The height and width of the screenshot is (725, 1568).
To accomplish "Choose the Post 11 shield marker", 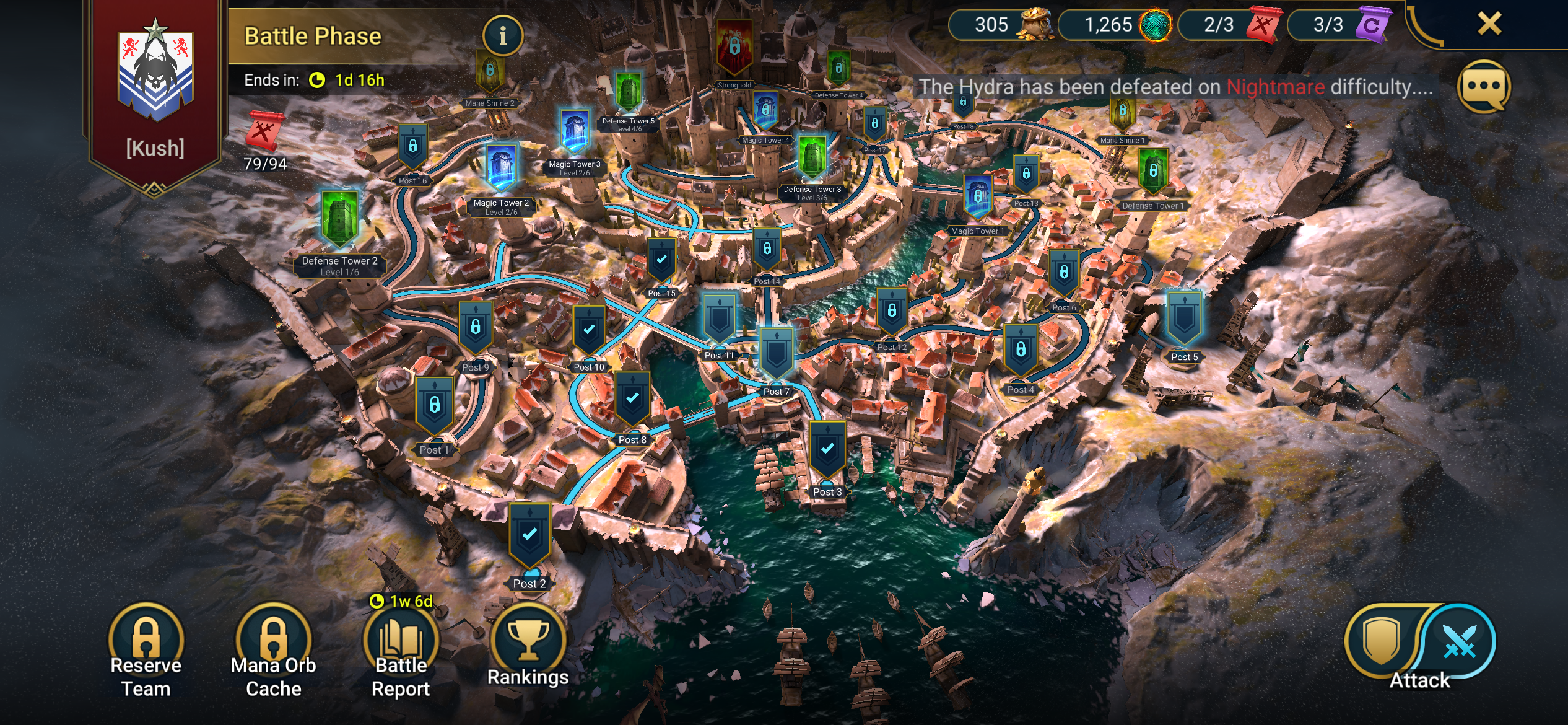I will tap(719, 318).
